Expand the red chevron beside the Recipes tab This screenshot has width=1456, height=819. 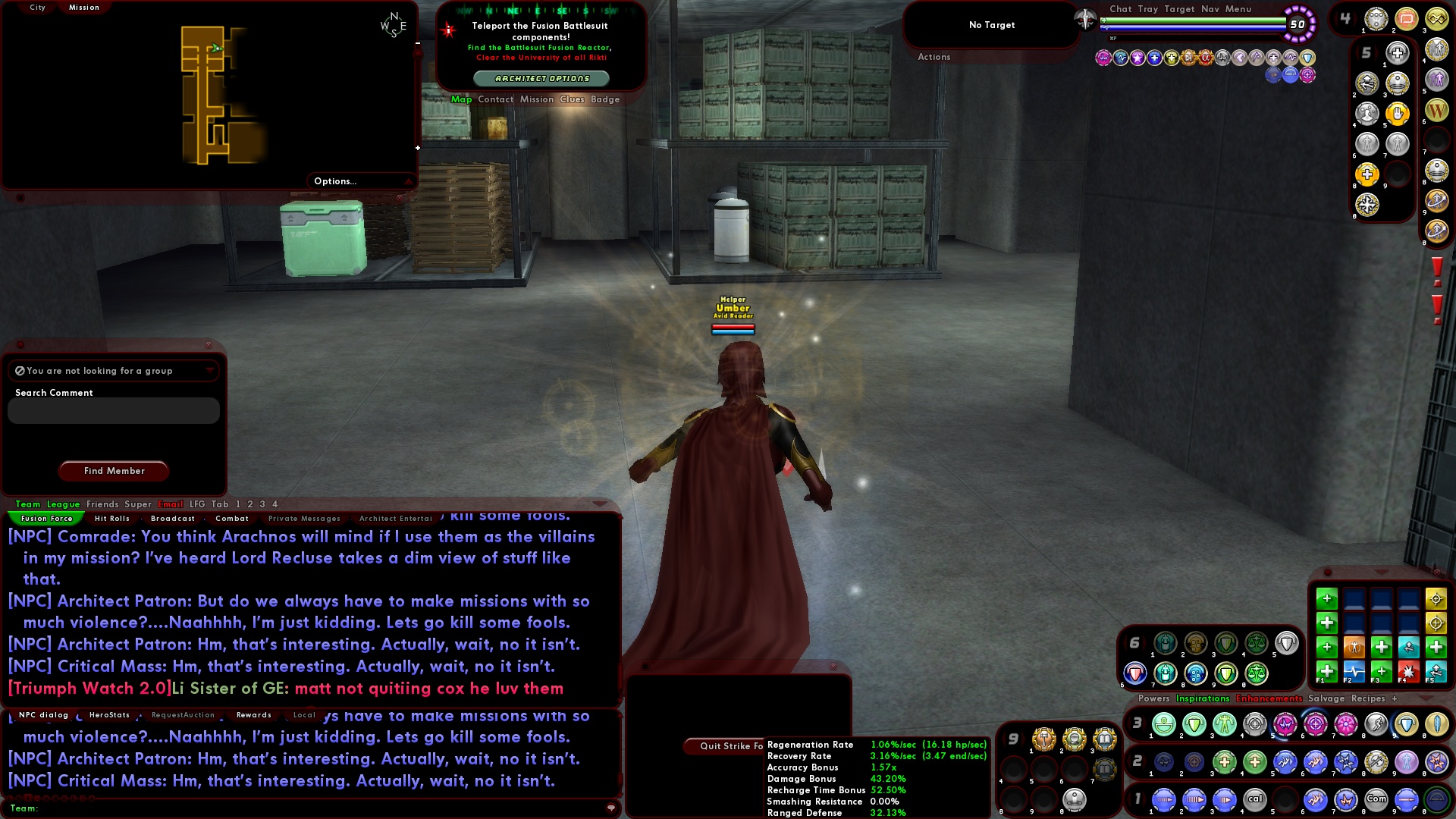coord(1427,698)
